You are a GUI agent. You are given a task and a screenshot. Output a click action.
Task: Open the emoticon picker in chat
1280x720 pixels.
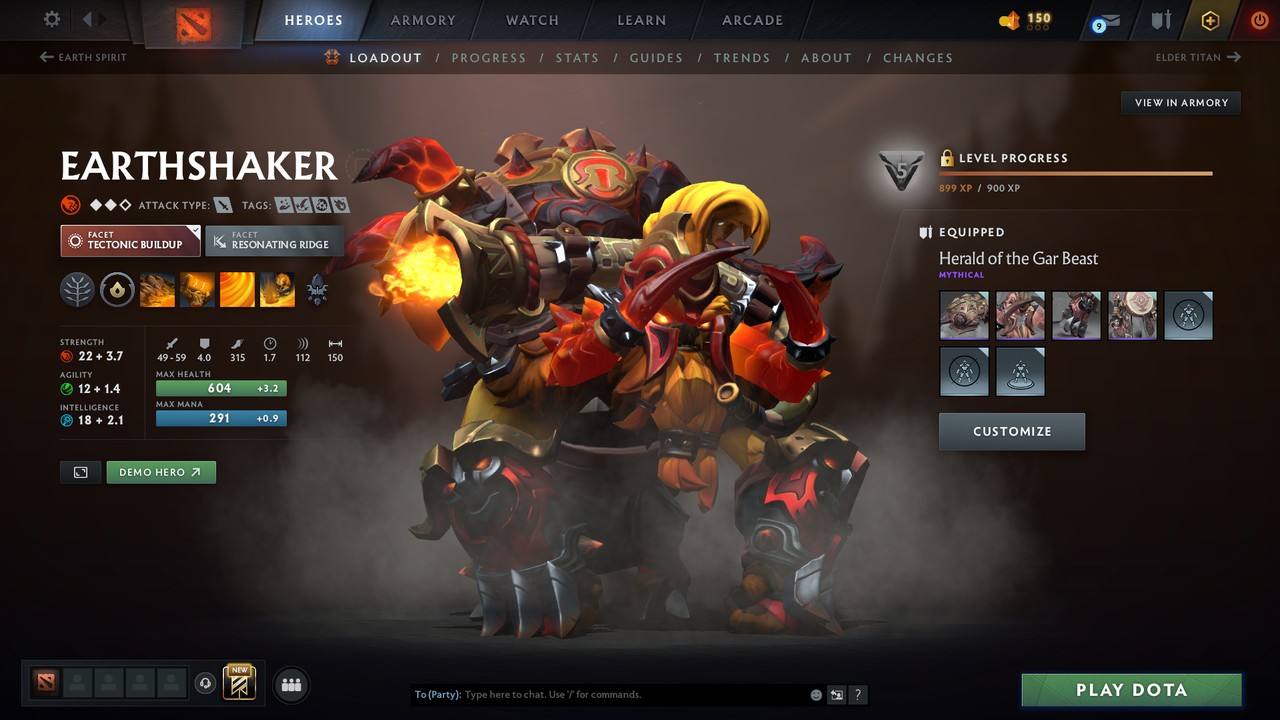(815, 694)
